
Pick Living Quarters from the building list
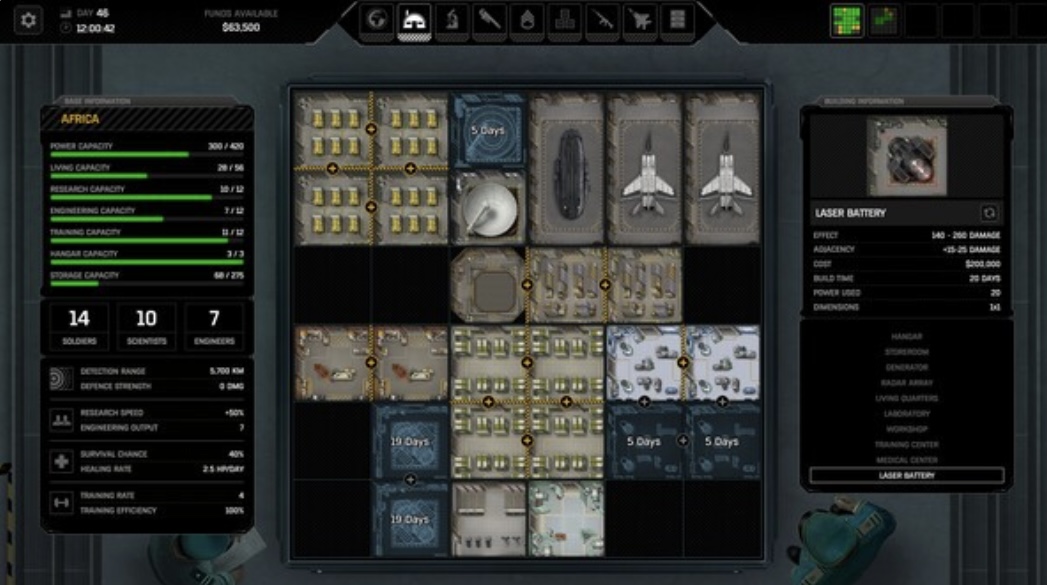(907, 398)
